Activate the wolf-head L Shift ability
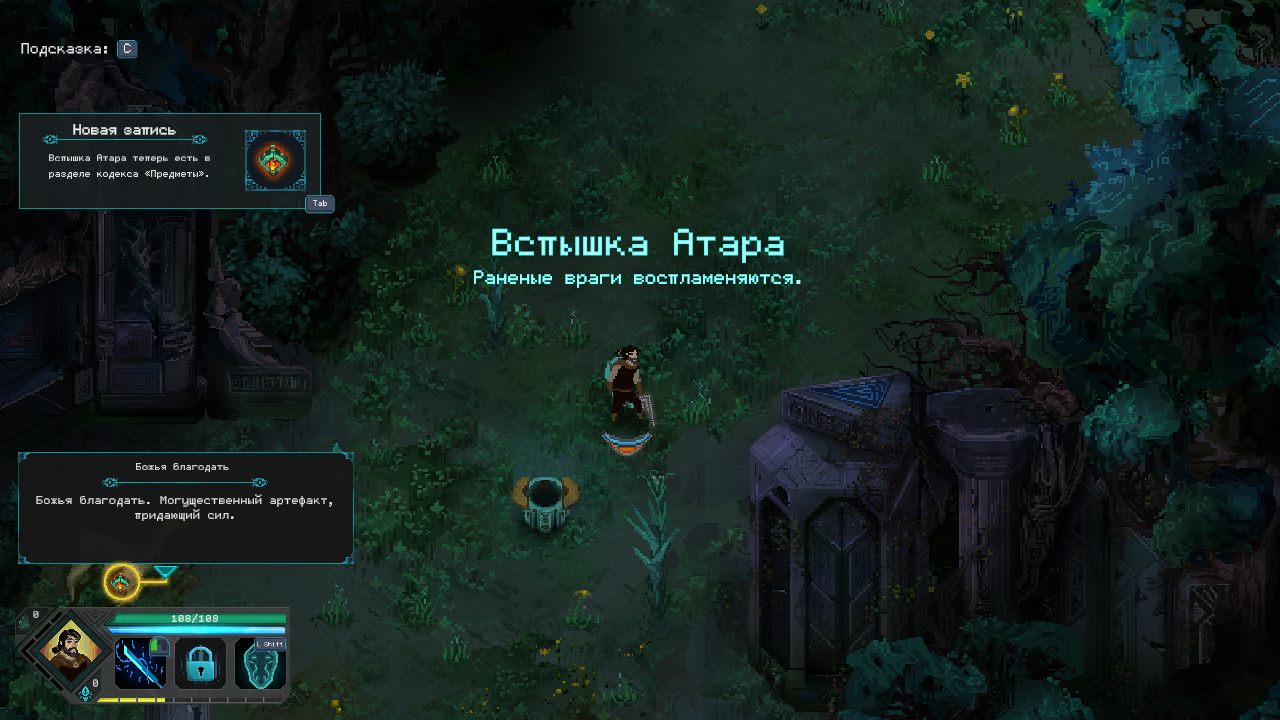This screenshot has width=1280, height=720. click(260, 665)
